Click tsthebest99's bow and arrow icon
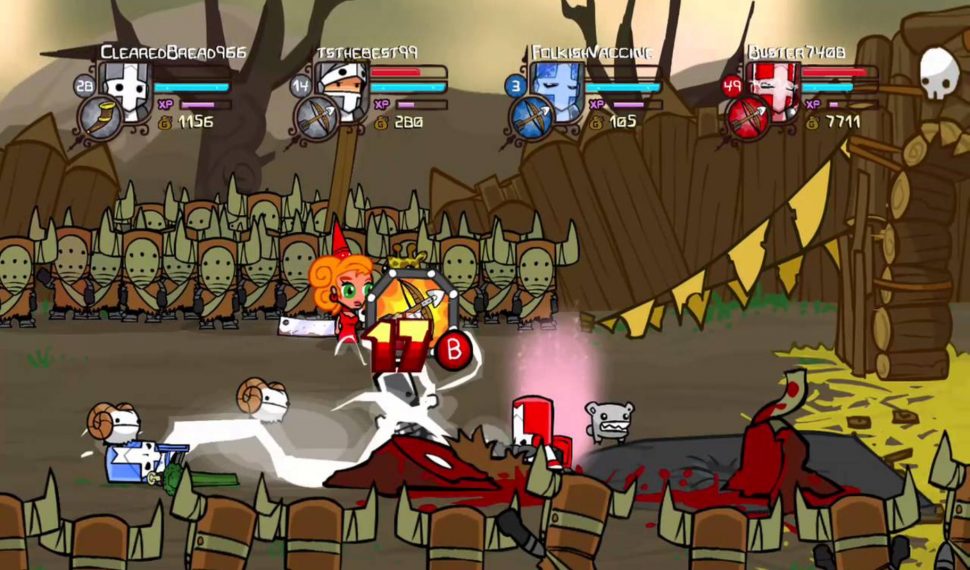Viewport: 970px width, 570px height. tap(317, 118)
